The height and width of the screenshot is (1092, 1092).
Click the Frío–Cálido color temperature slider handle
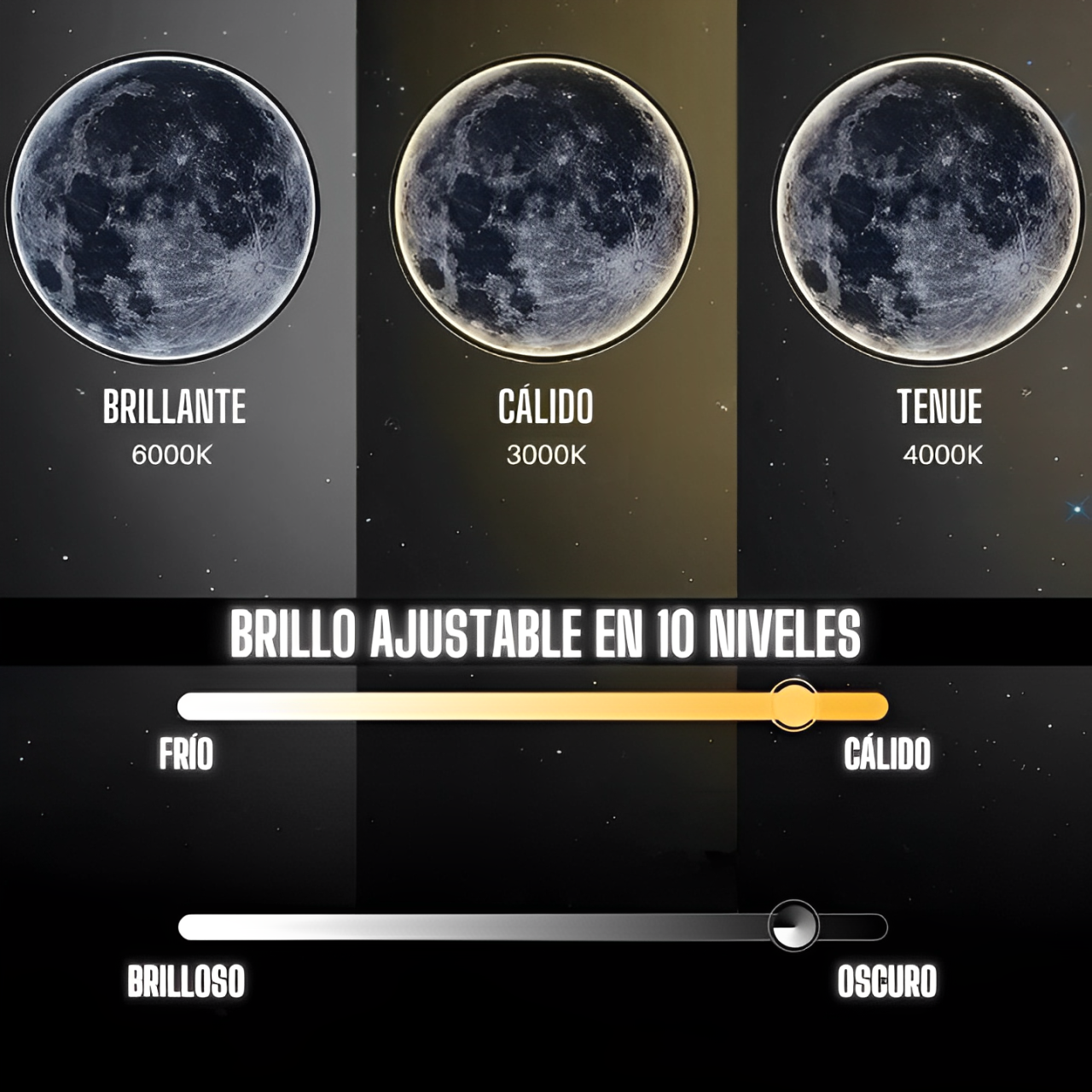point(794,705)
